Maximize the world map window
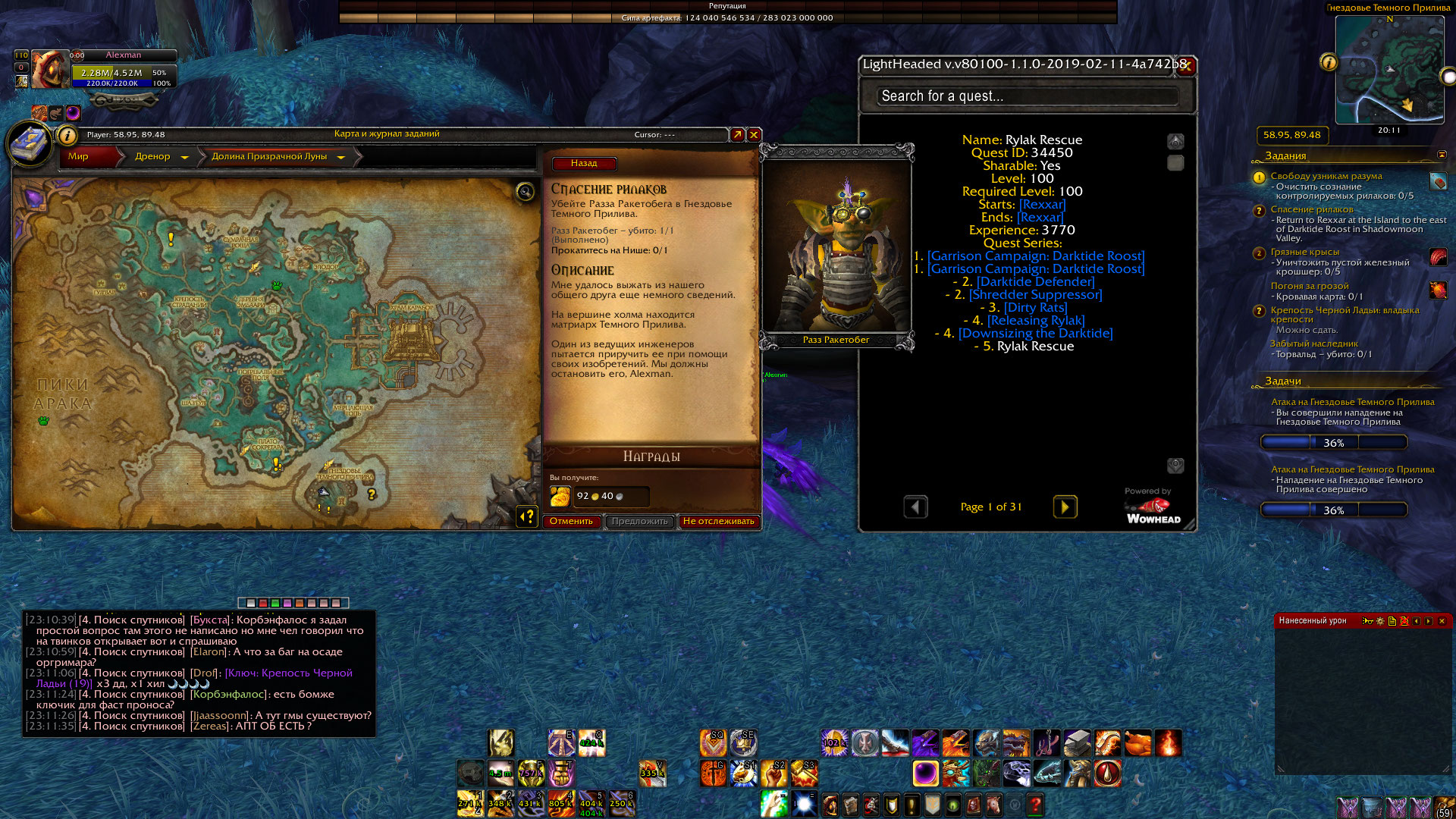 (737, 135)
